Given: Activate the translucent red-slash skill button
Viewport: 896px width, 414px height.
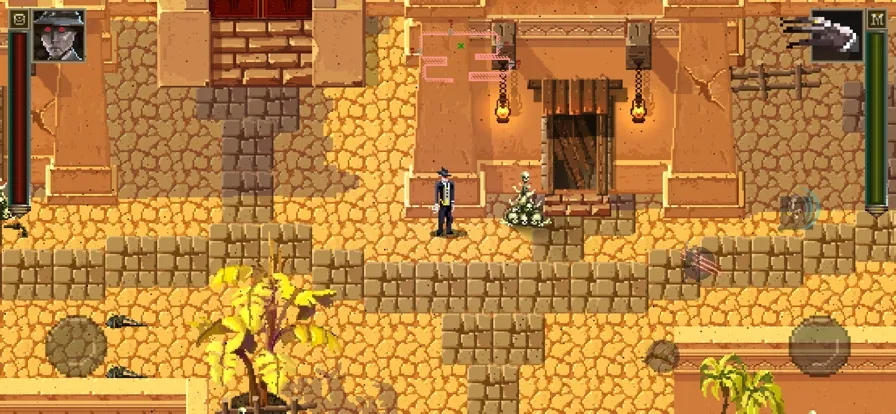Looking at the screenshot, I should click(699, 263).
